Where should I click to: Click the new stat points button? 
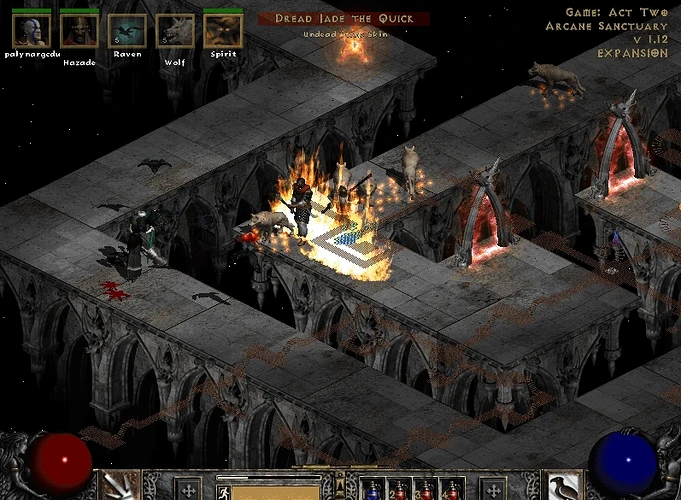188,489
